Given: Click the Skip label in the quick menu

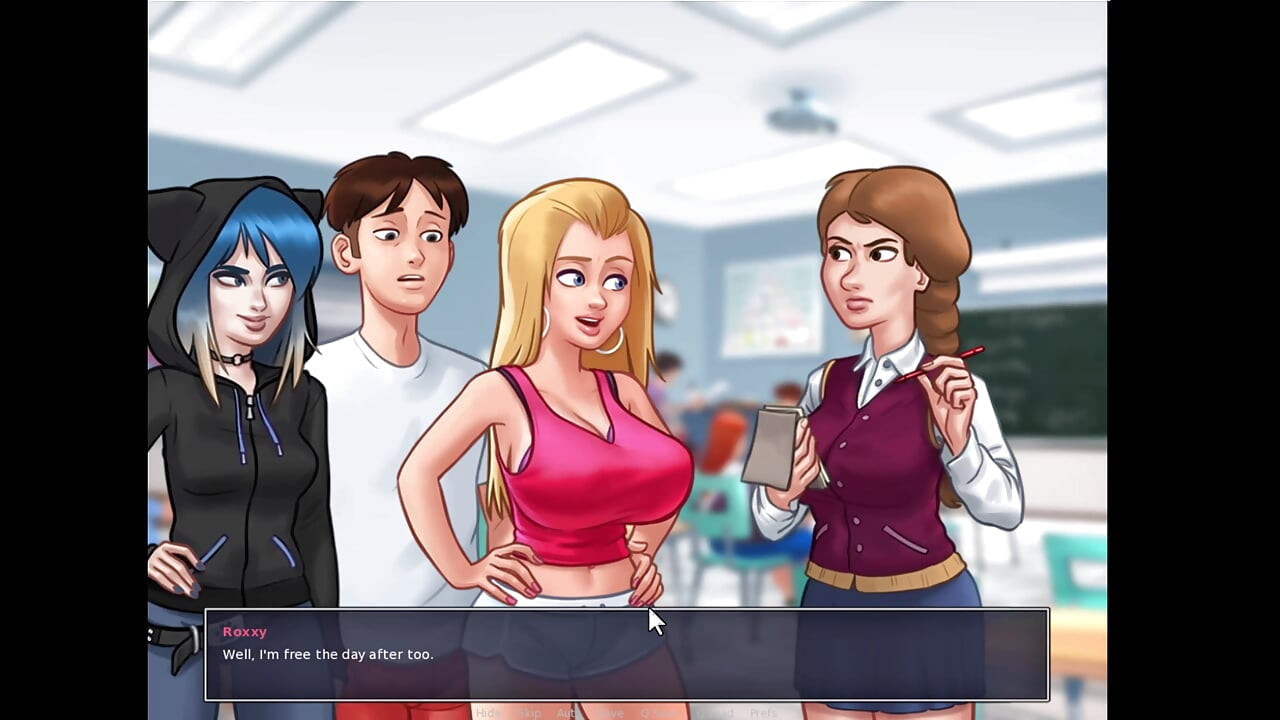Looking at the screenshot, I should click(529, 713).
